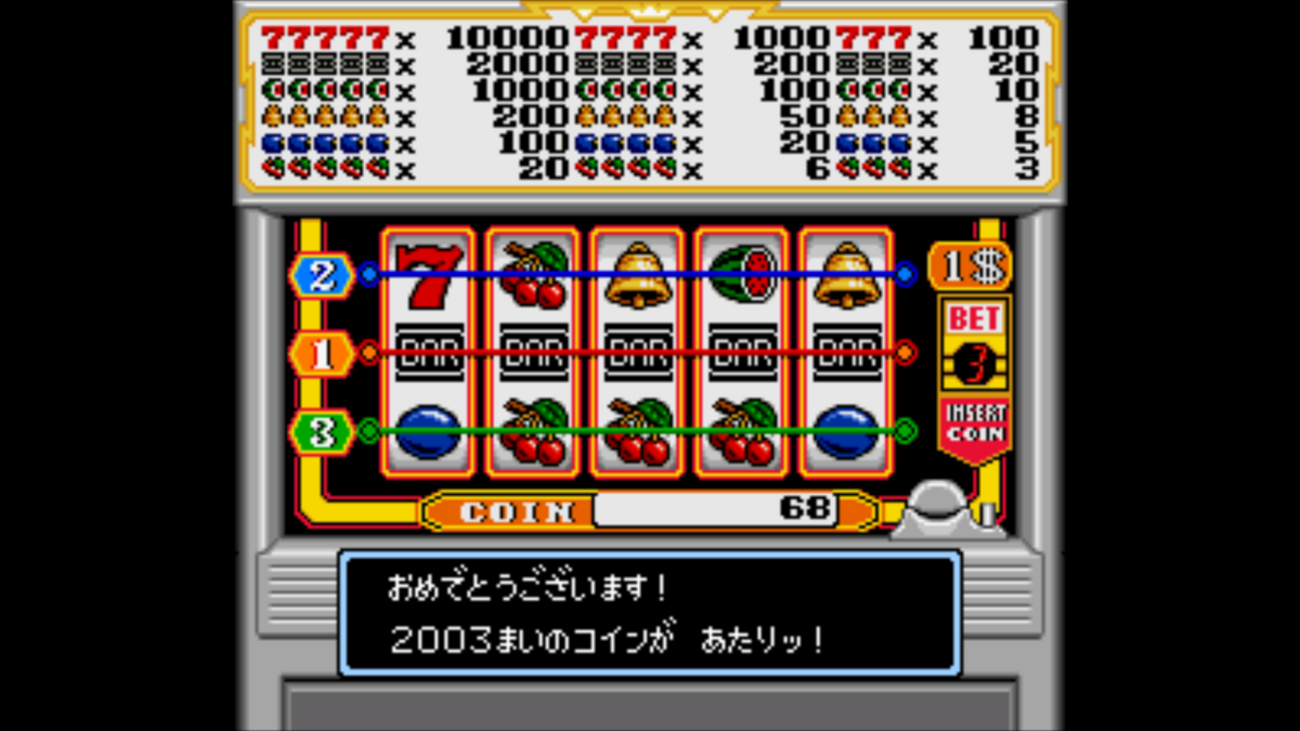Click the watermelon symbol on reel four
Viewport: 1300px width, 731px height.
click(742, 272)
